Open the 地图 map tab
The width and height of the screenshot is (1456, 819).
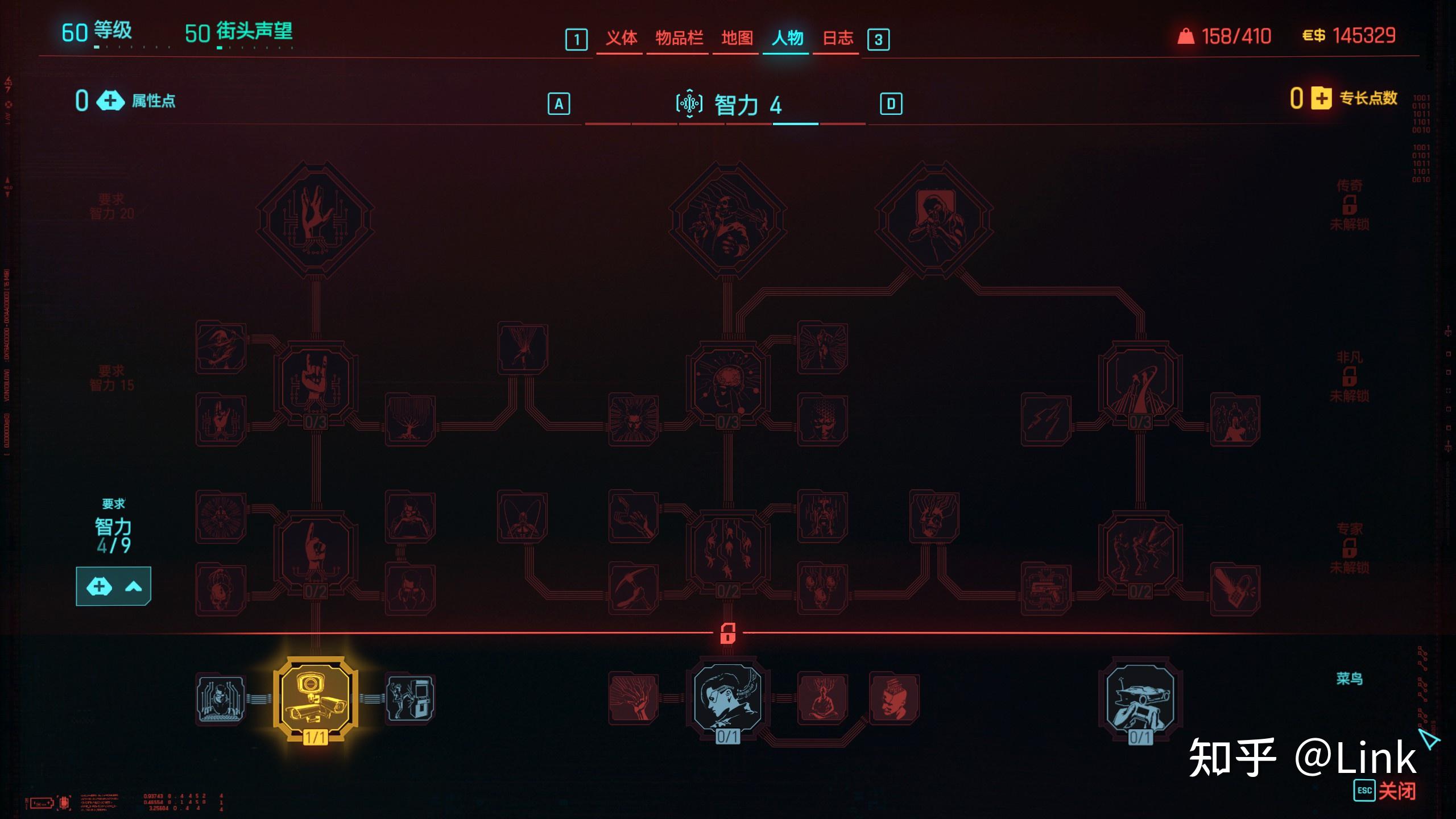coord(737,38)
